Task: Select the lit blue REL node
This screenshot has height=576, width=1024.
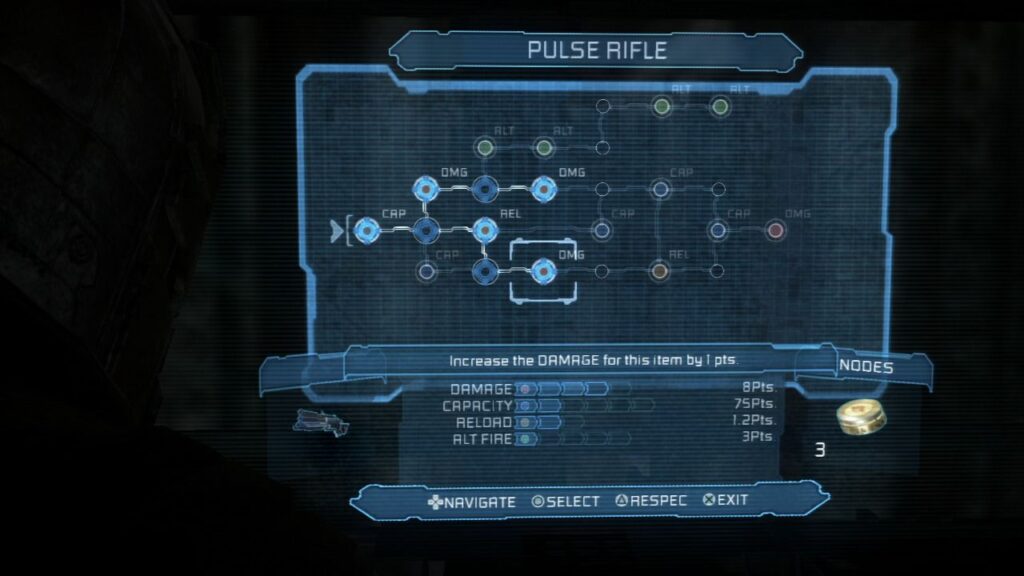Action: (484, 231)
